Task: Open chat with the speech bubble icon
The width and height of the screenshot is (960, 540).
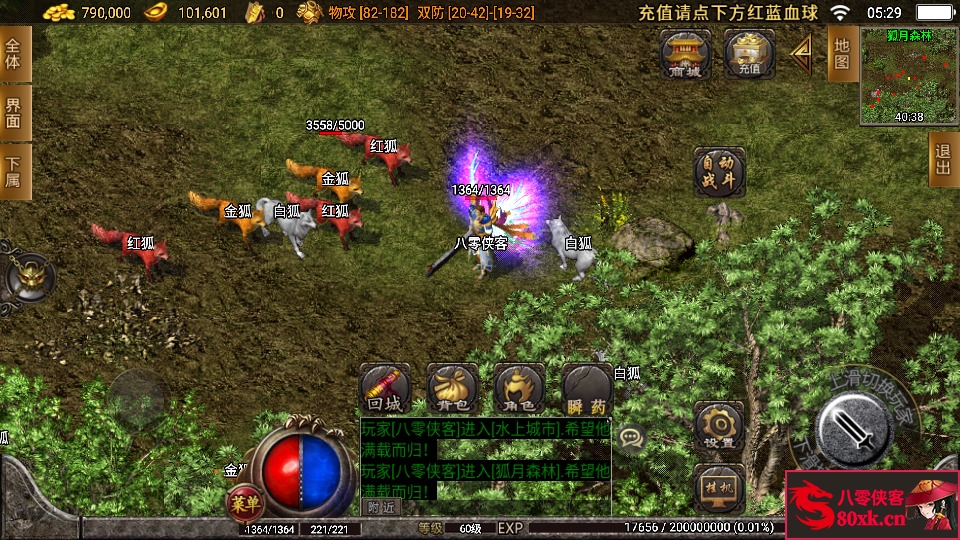Action: tap(630, 437)
